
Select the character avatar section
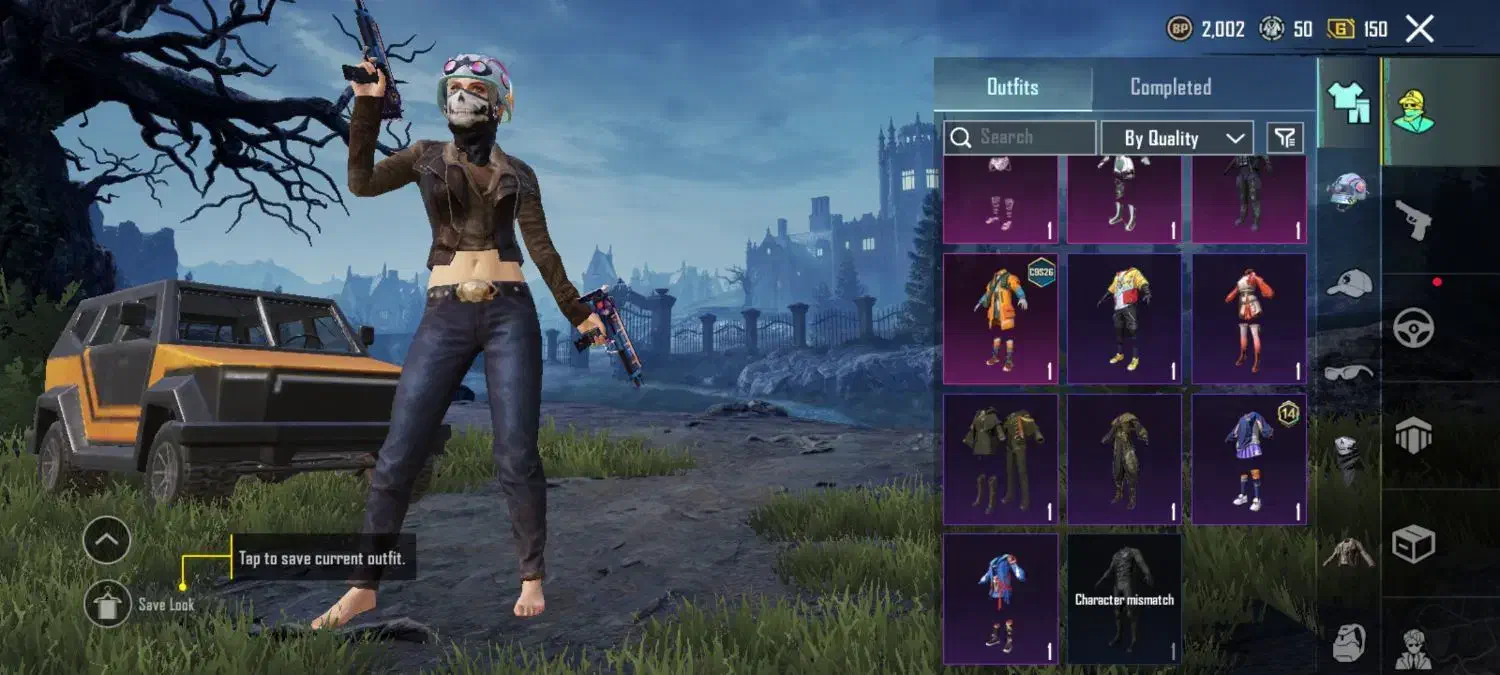pyautogui.click(x=1413, y=112)
